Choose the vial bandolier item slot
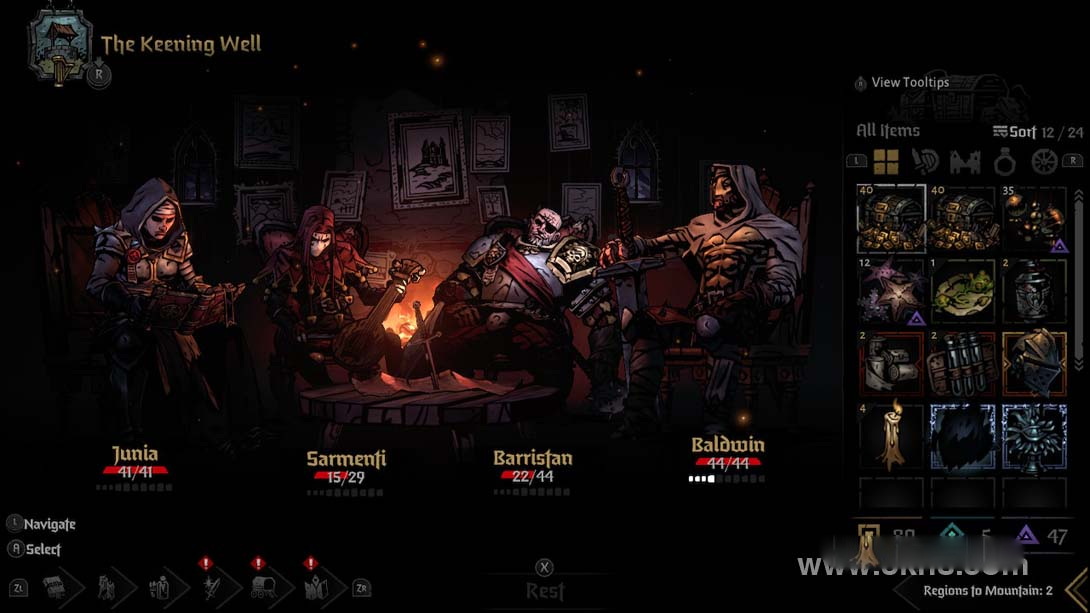The image size is (1090, 613). 962,364
